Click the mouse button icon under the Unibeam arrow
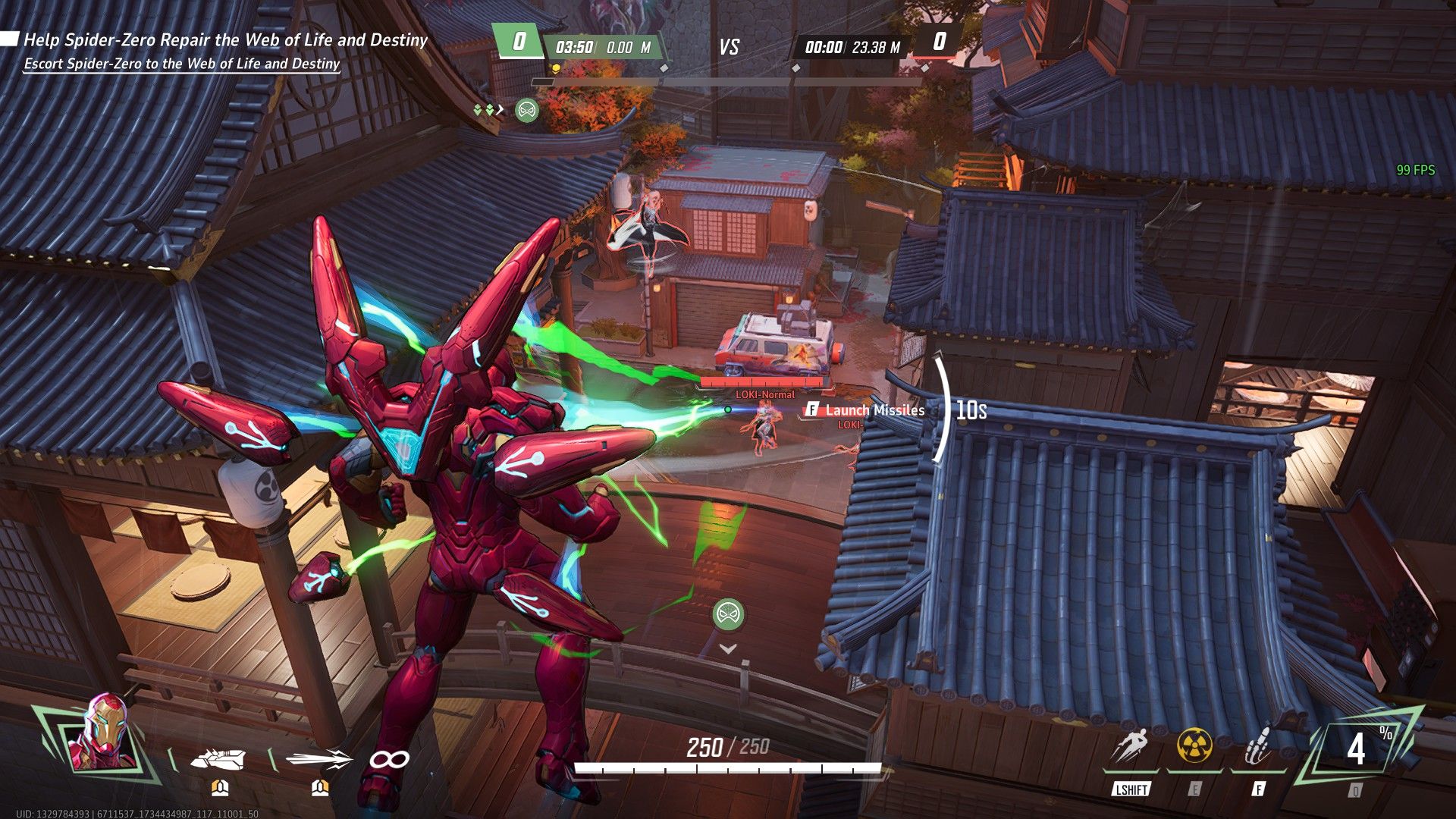The height and width of the screenshot is (819, 1456). [318, 789]
